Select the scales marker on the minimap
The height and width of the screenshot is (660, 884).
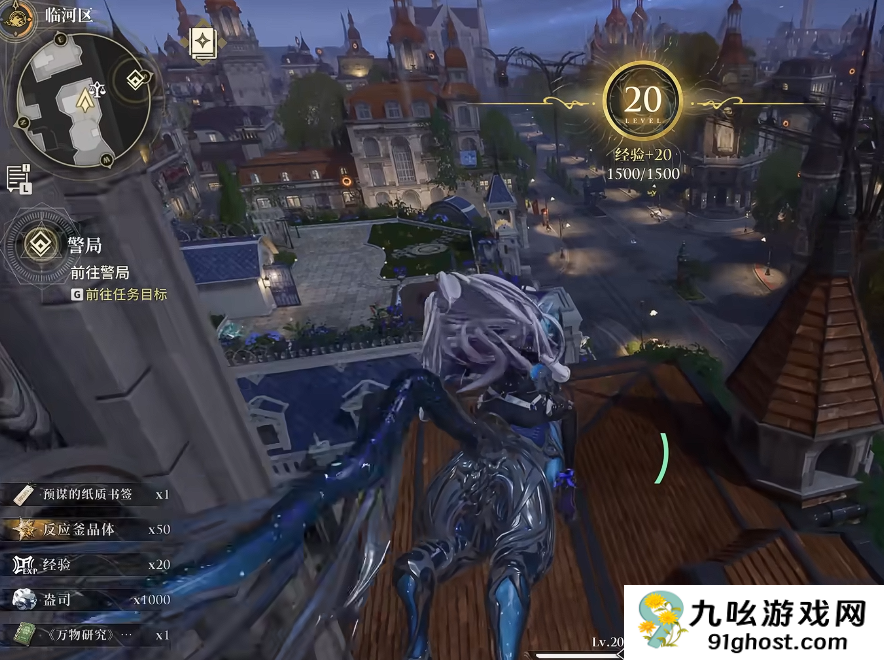(x=99, y=88)
